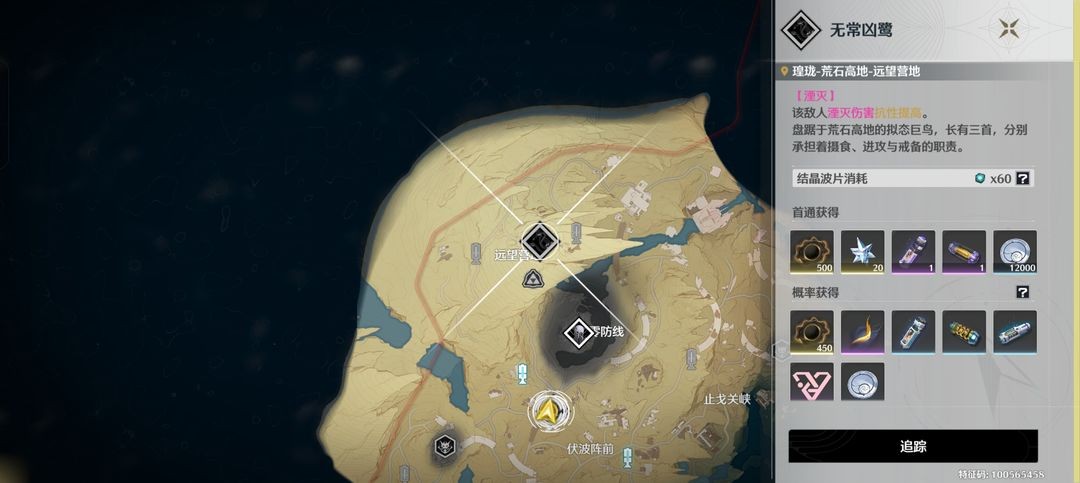1080x483 pixels.
Task: Show help for chance reward drops
Action: (x=1022, y=292)
